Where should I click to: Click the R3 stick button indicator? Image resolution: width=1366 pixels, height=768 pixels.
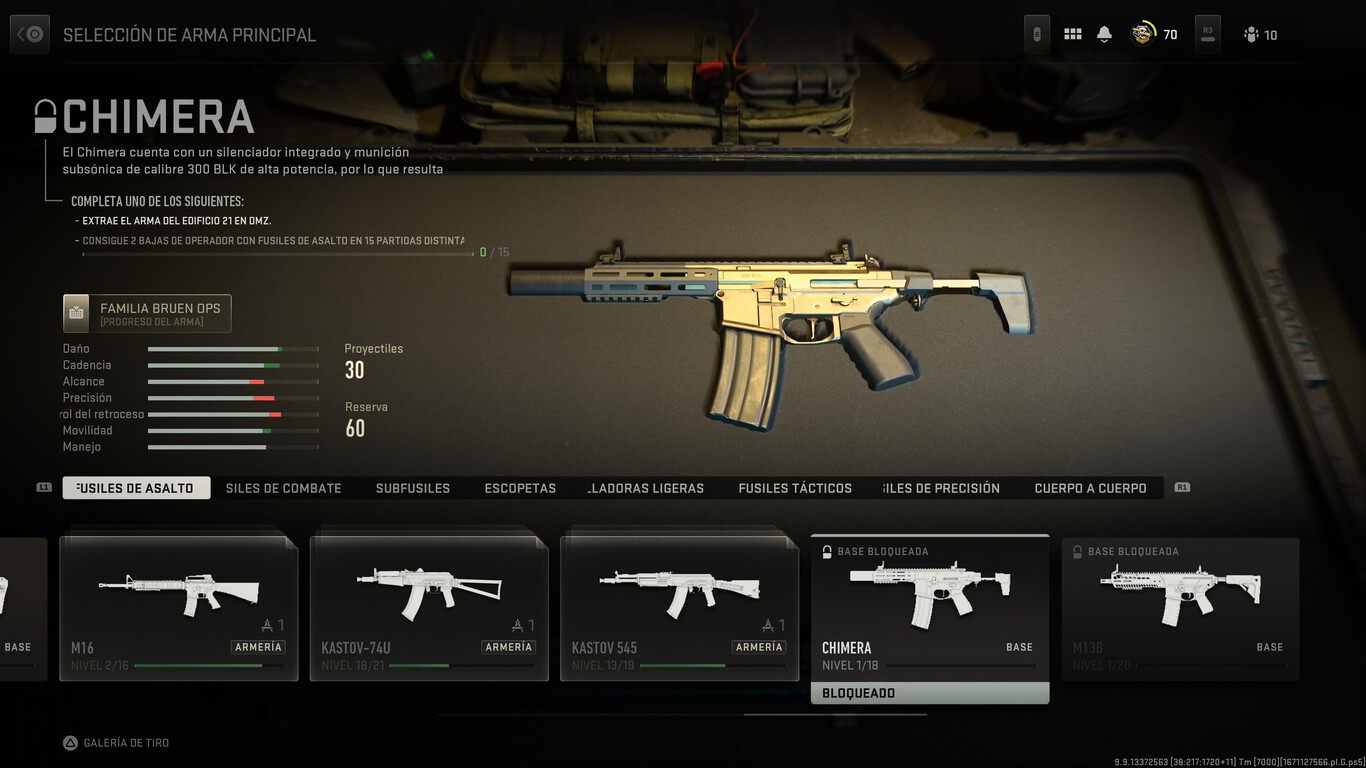[x=1207, y=33]
